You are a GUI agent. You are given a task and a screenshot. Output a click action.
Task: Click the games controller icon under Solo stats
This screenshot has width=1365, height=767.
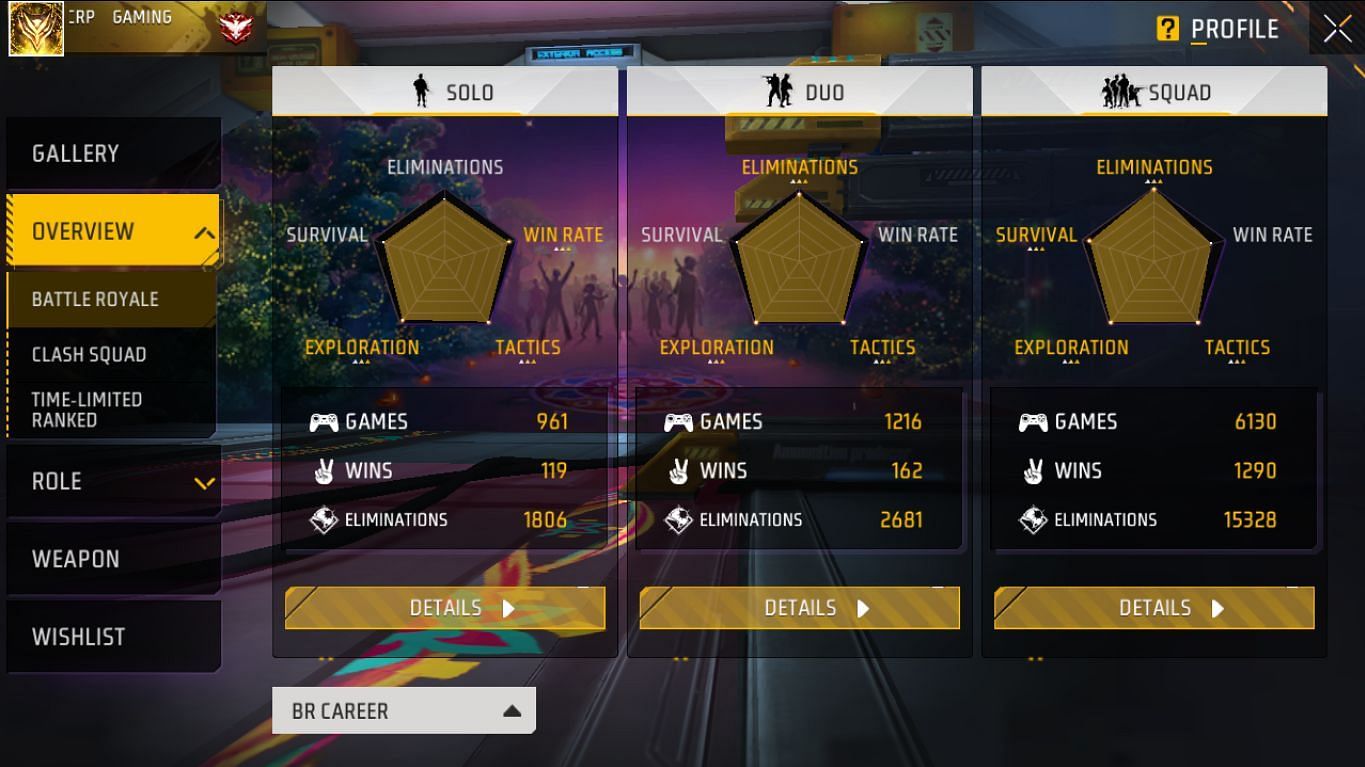click(324, 421)
